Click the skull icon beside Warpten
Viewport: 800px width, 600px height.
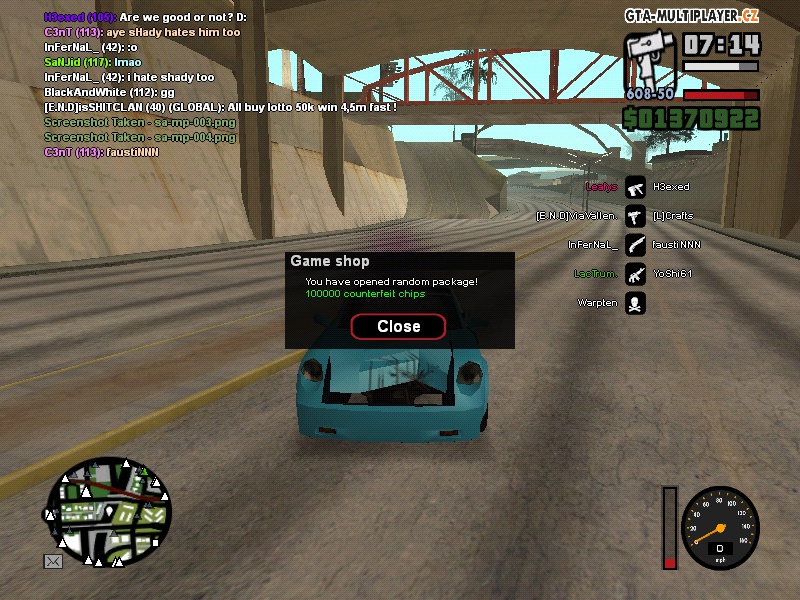(x=635, y=303)
